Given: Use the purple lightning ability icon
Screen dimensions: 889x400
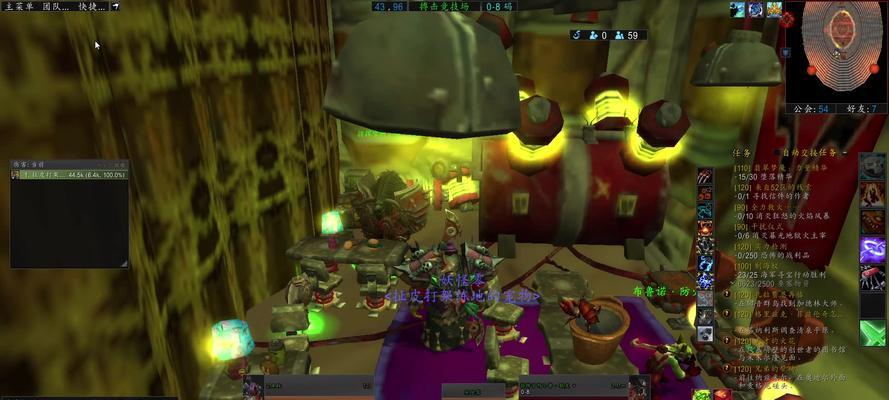Looking at the screenshot, I should 872,250.
